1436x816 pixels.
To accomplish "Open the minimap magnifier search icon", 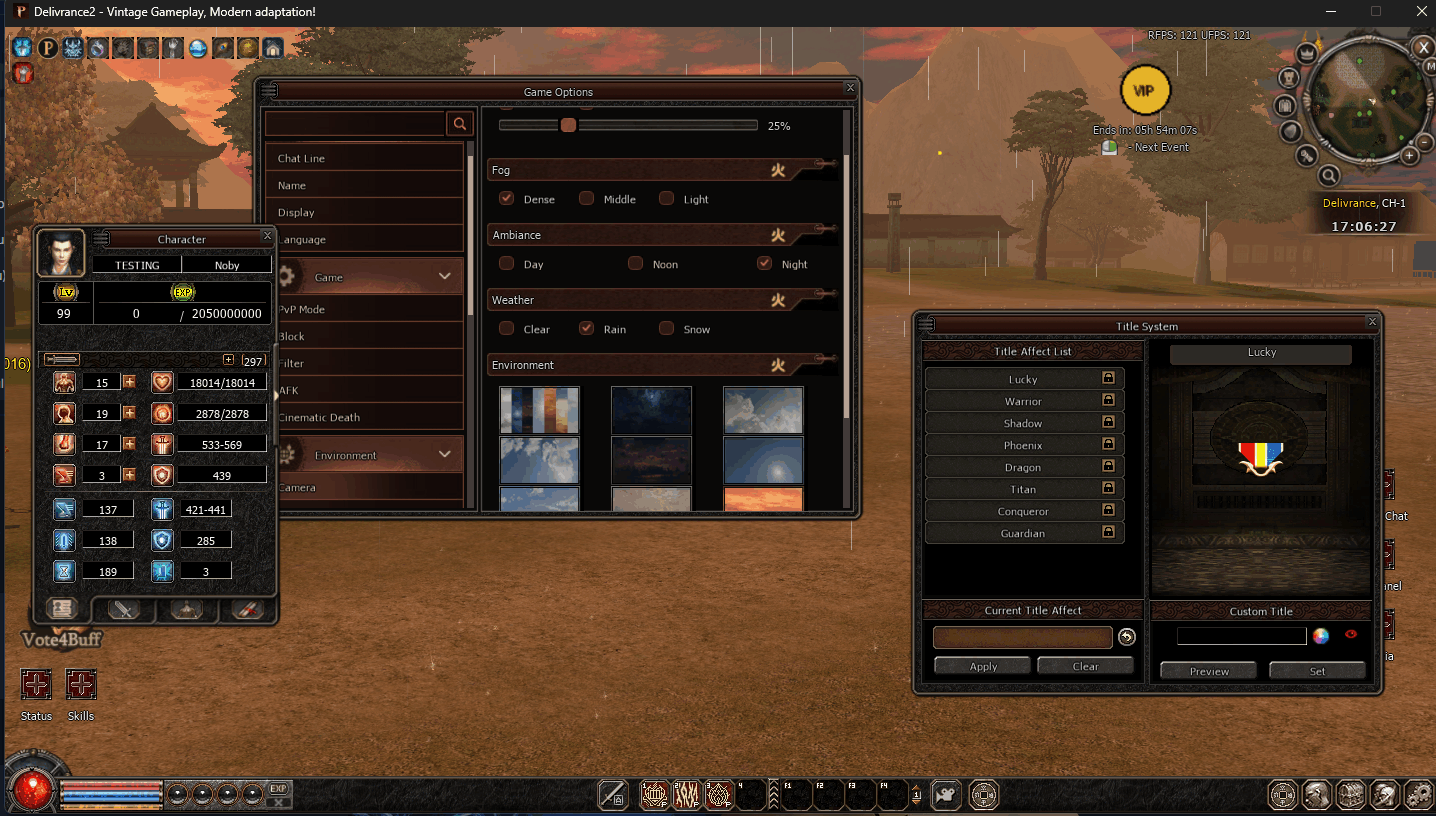I will 1329,175.
